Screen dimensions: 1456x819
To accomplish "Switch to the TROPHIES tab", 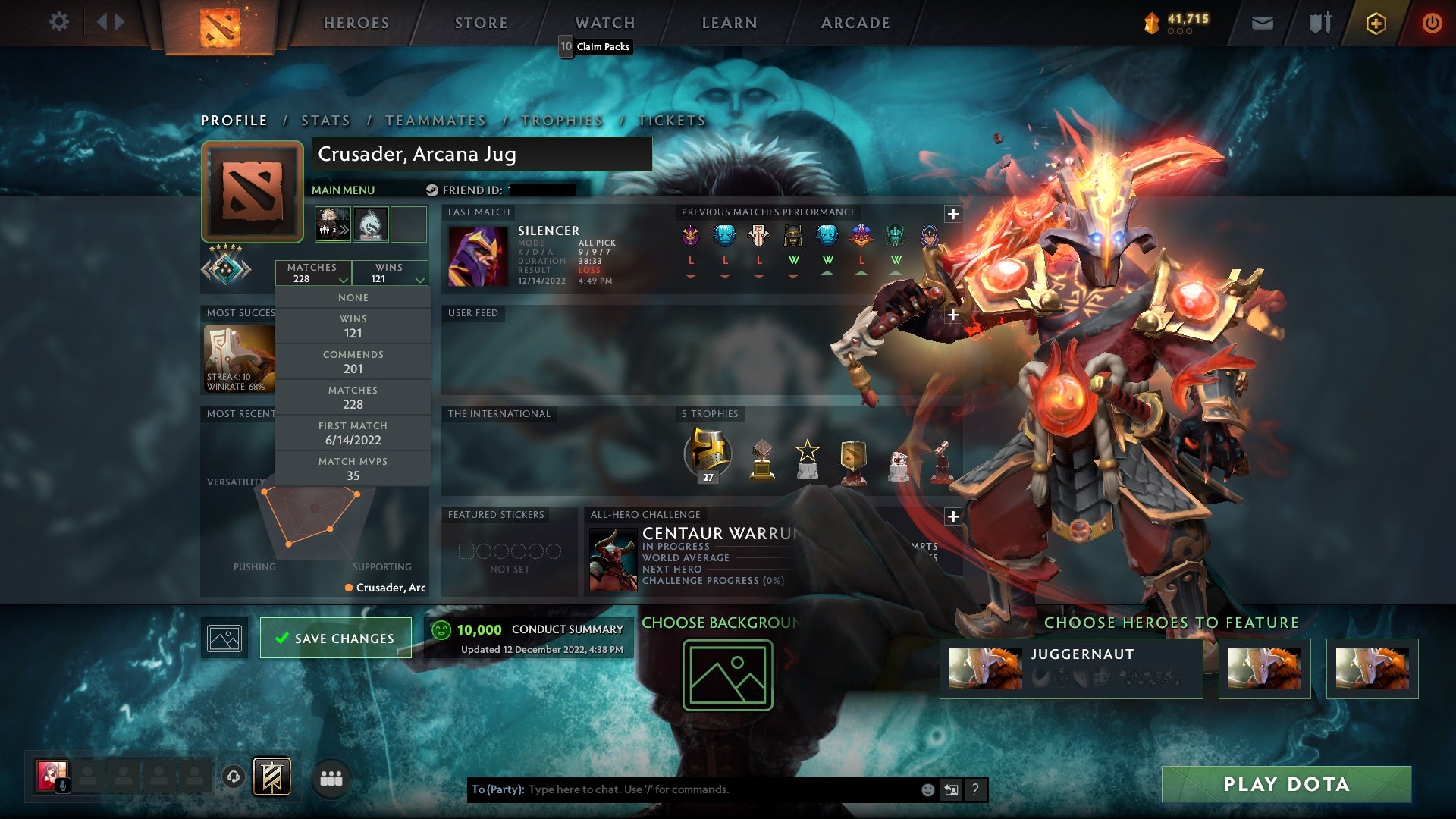I will (x=561, y=120).
